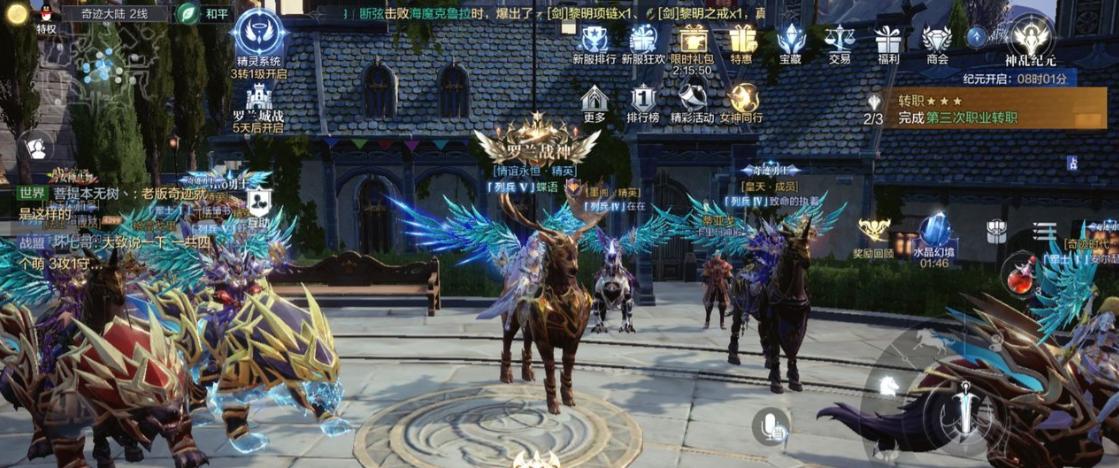
Task: Open the 福利 welfare rewards
Action: click(888, 41)
